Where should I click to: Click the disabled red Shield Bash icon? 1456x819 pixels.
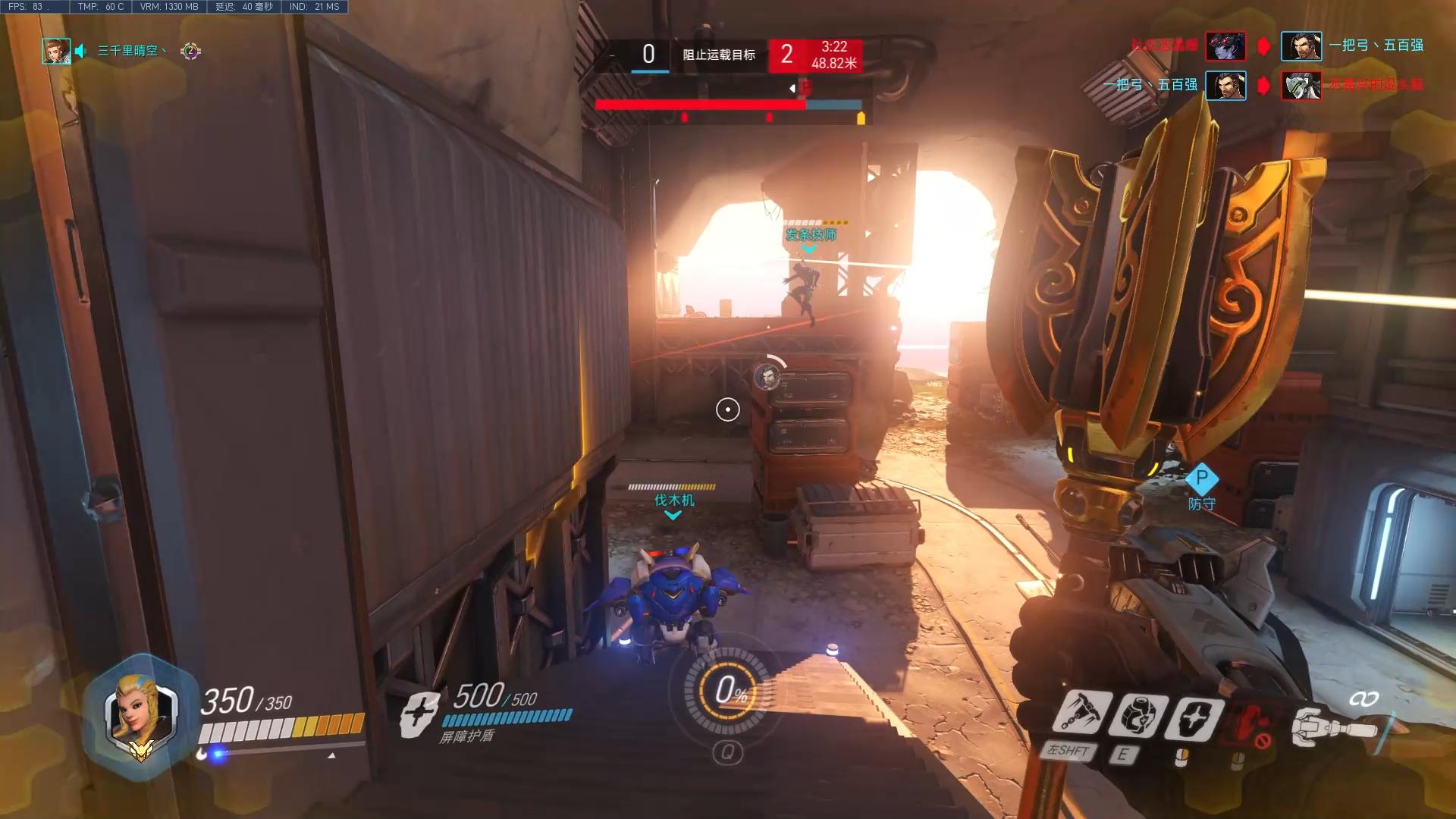[x=1251, y=723]
